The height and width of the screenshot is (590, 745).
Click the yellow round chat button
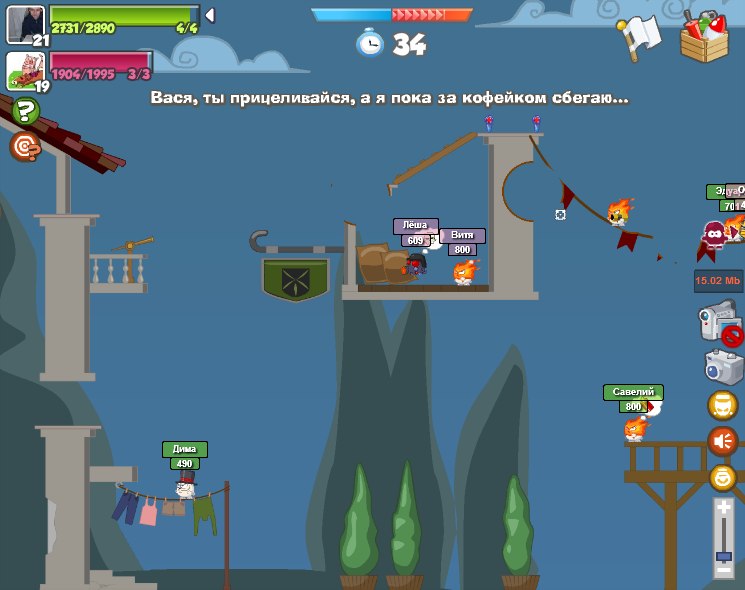(x=723, y=477)
